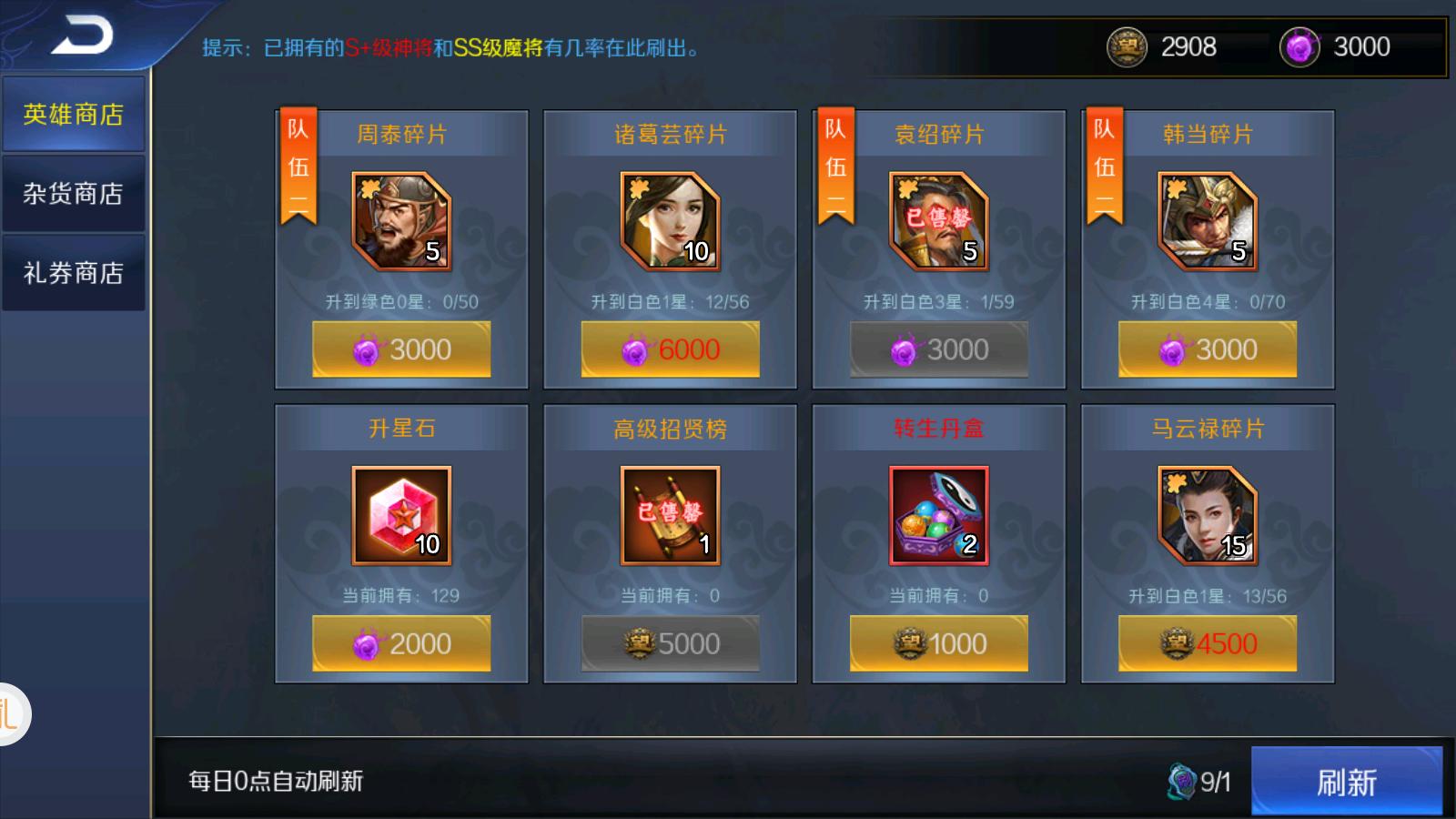Image resolution: width=1456 pixels, height=819 pixels.
Task: Tap the refresh token icon showing 9/1
Action: 1179,780
